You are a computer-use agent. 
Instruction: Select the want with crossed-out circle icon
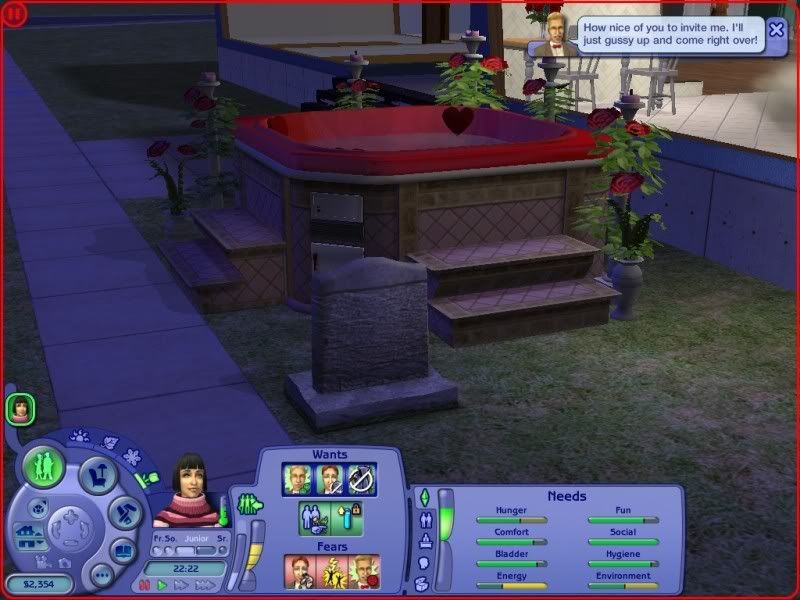tap(361, 479)
